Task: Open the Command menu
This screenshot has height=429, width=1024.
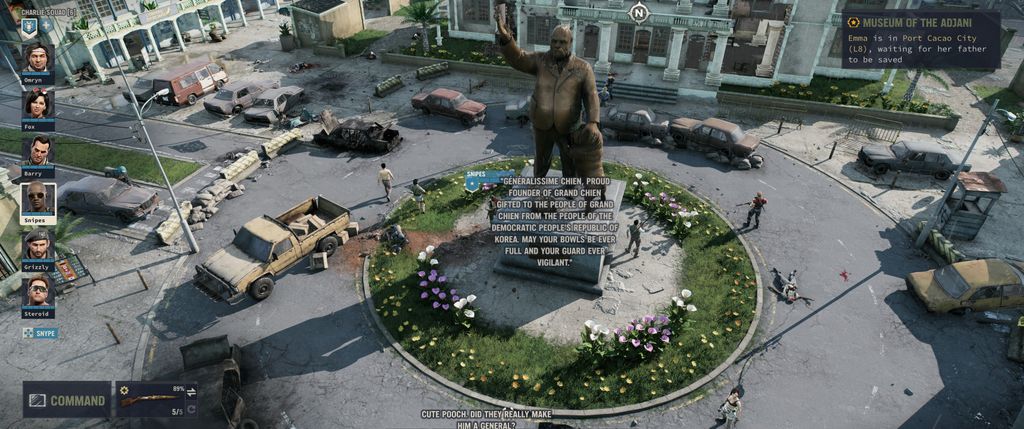Action: [67, 400]
